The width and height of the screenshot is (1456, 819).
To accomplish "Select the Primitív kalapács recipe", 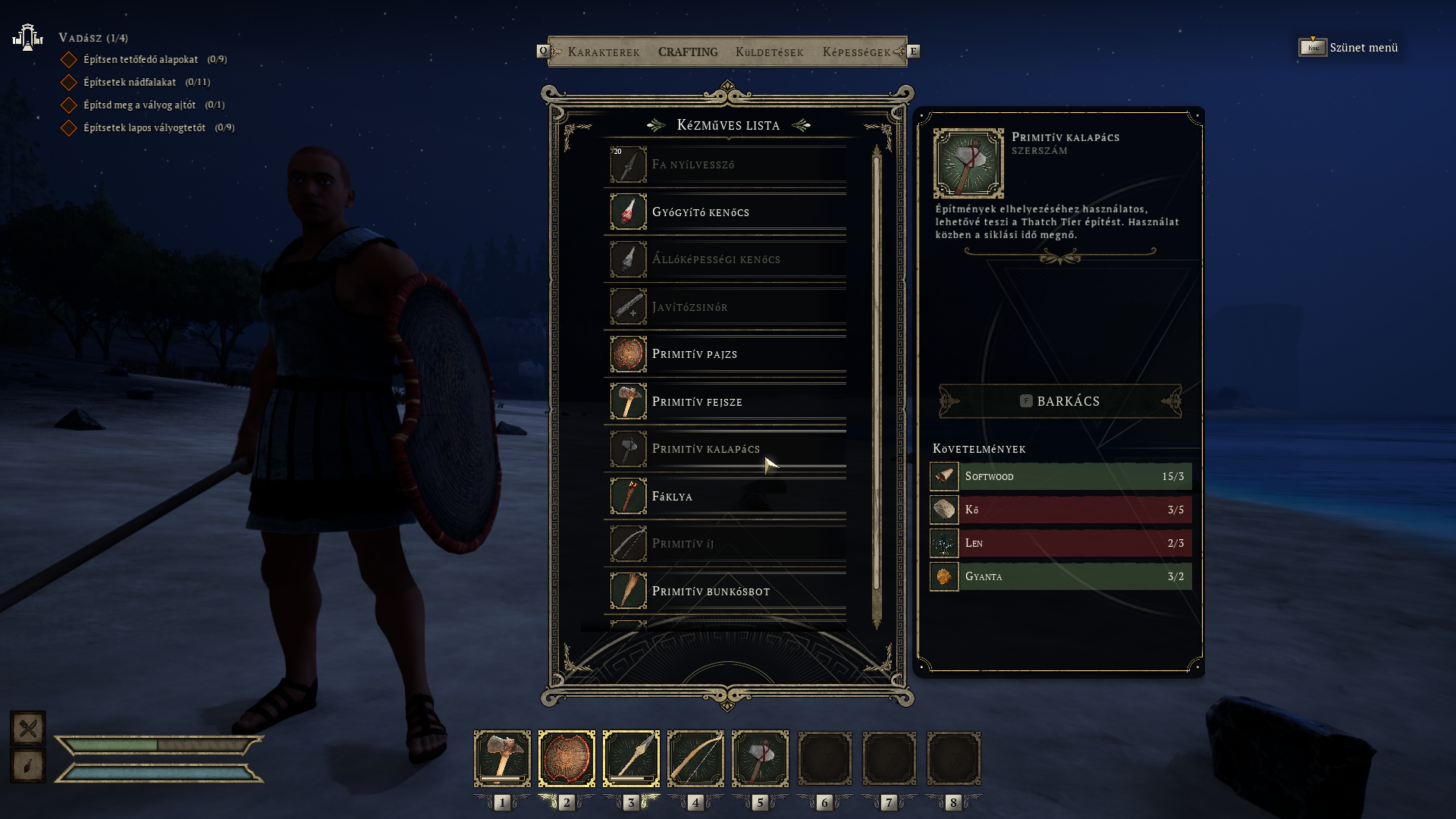I will point(726,449).
